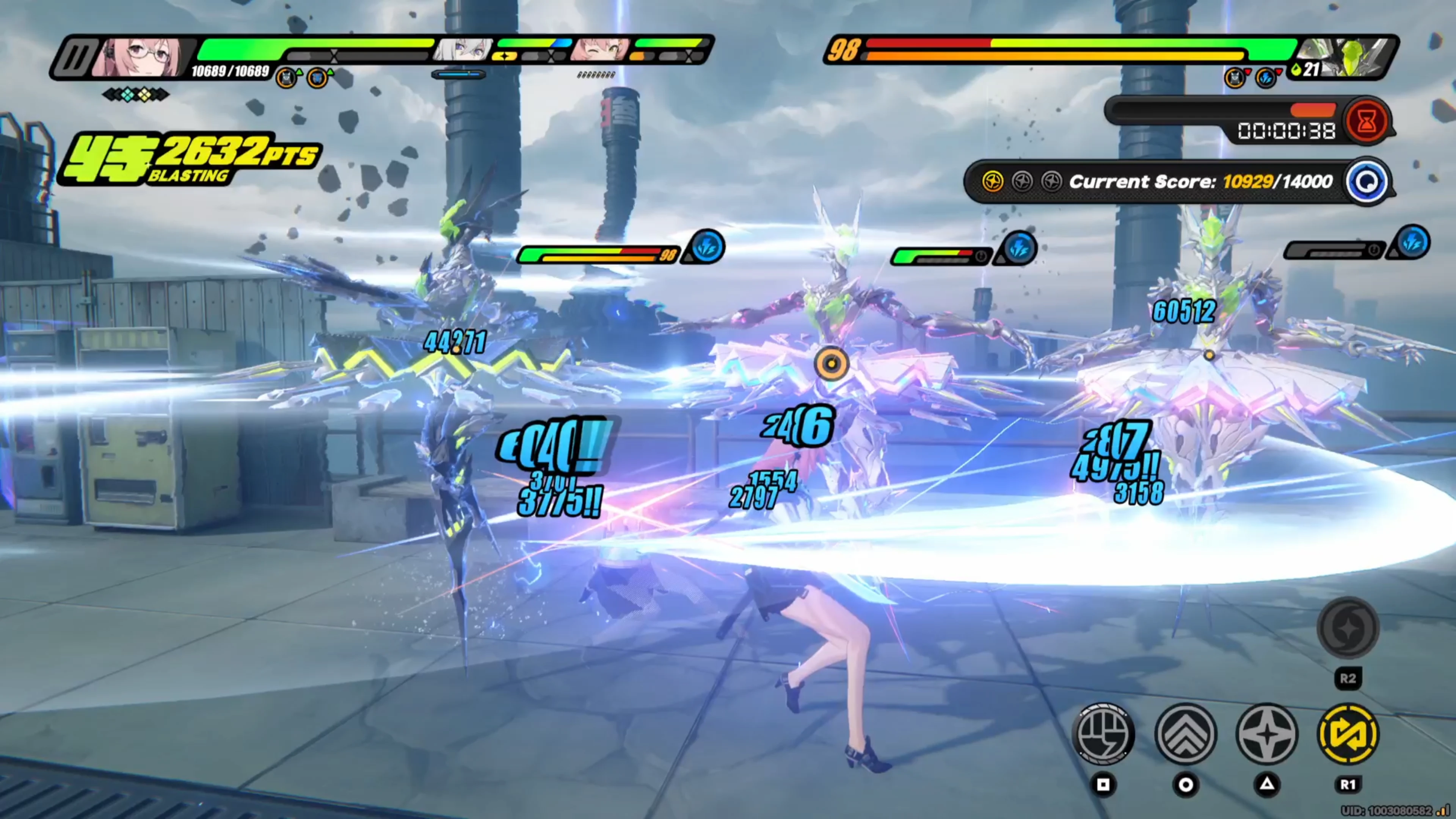Image resolution: width=1456 pixels, height=819 pixels.
Task: Switch to the white-haired teammate portrait
Action: click(x=463, y=50)
